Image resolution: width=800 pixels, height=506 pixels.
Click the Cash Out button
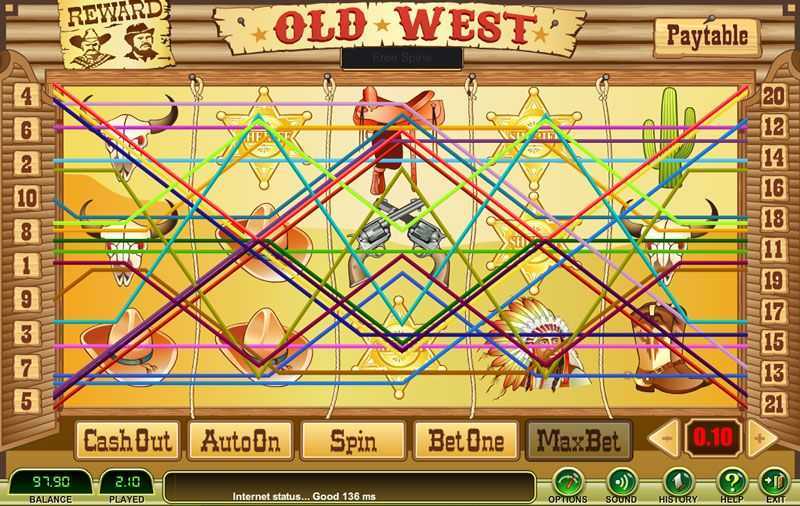128,440
